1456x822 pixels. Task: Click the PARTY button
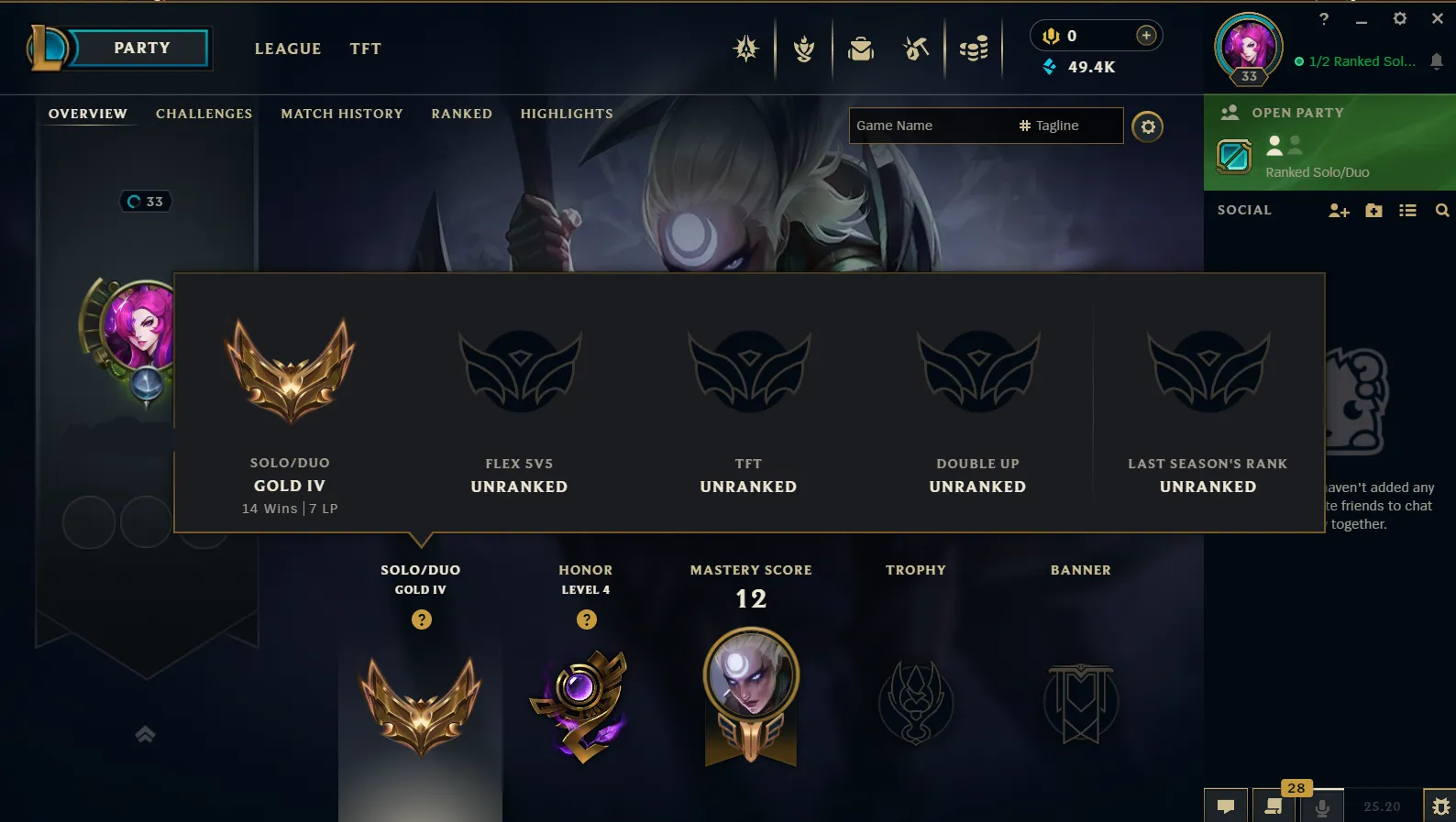(x=141, y=47)
